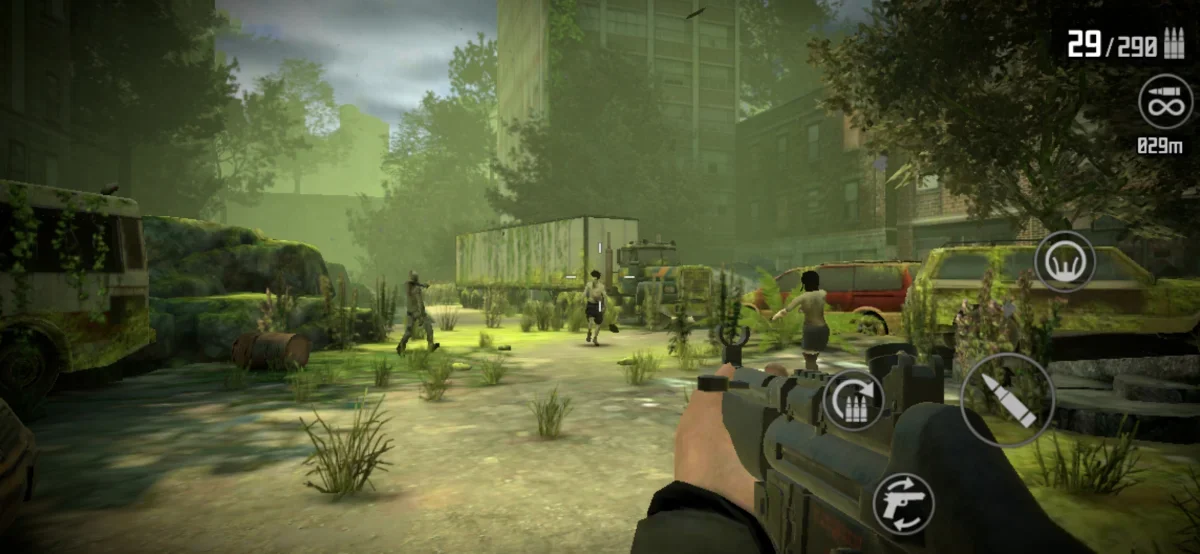The image size is (1200, 554).
Task: Activate the infinite ammo bullet icon
Action: (1165, 101)
